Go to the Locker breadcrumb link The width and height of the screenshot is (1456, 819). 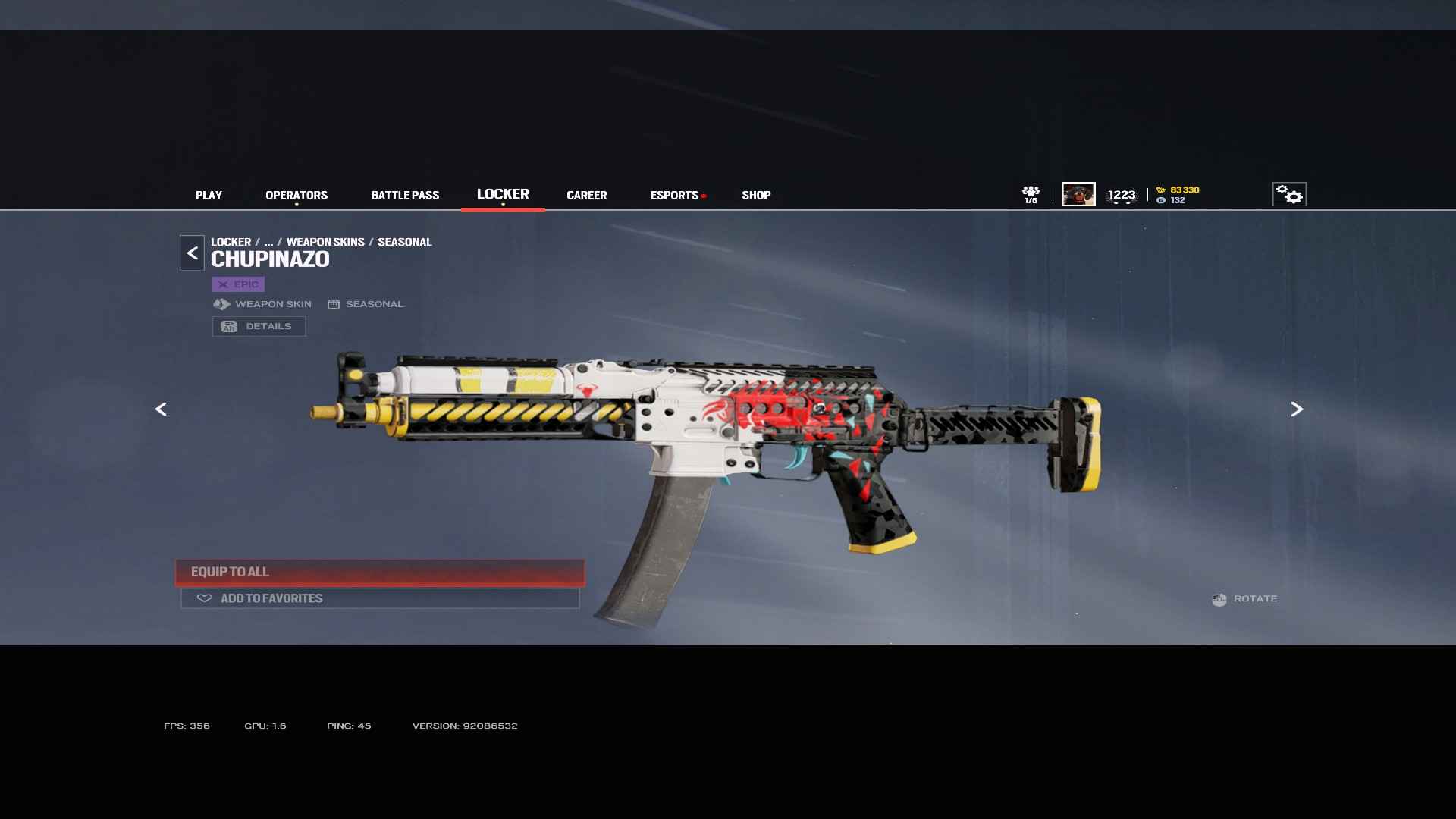click(231, 242)
